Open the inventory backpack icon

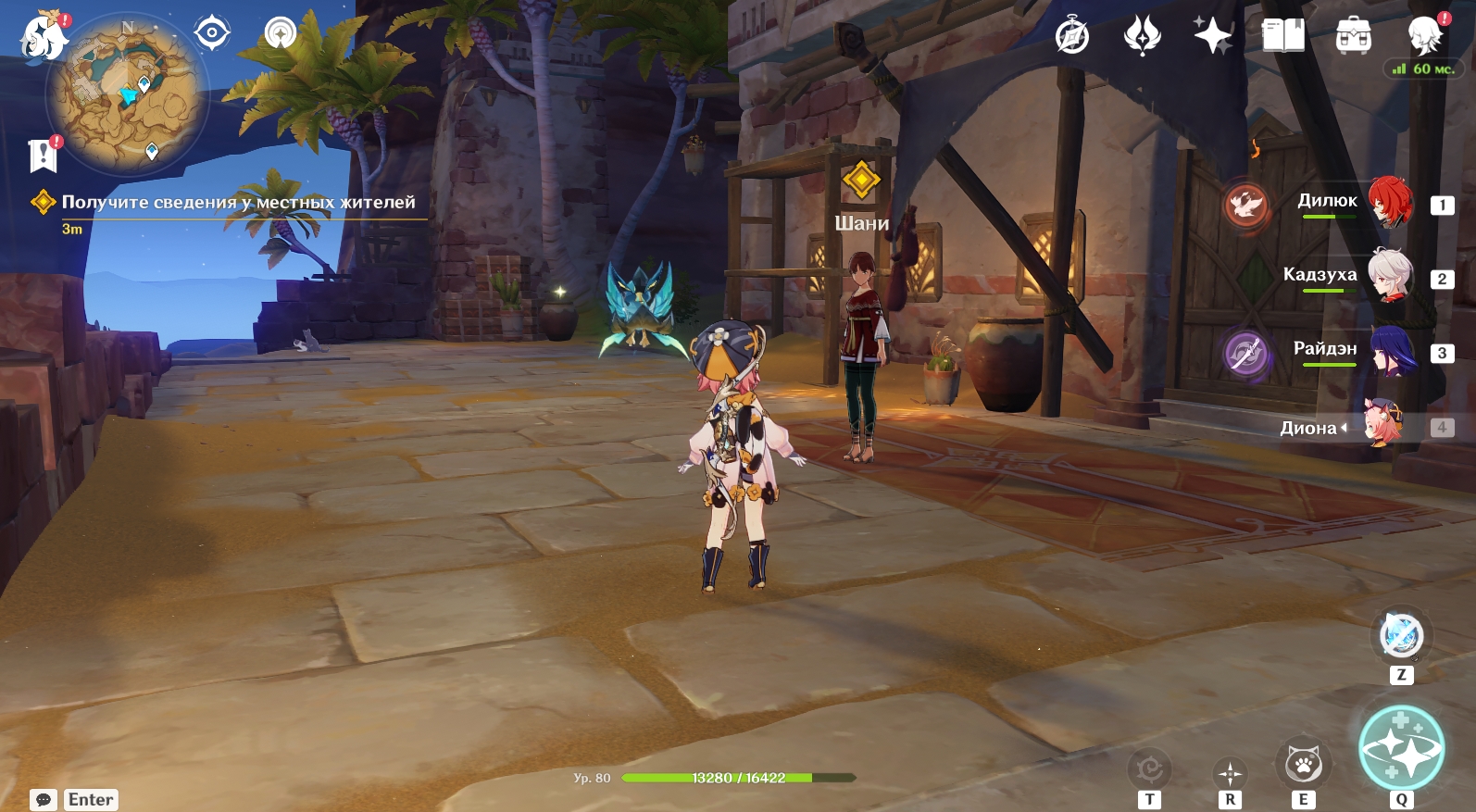tap(1353, 36)
